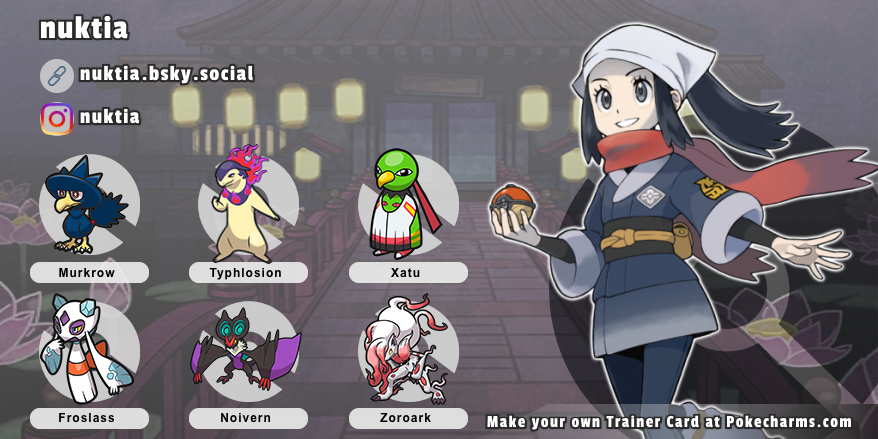This screenshot has height=439, width=878.
Task: Select the Murkrow team slot
Action: click(88, 205)
